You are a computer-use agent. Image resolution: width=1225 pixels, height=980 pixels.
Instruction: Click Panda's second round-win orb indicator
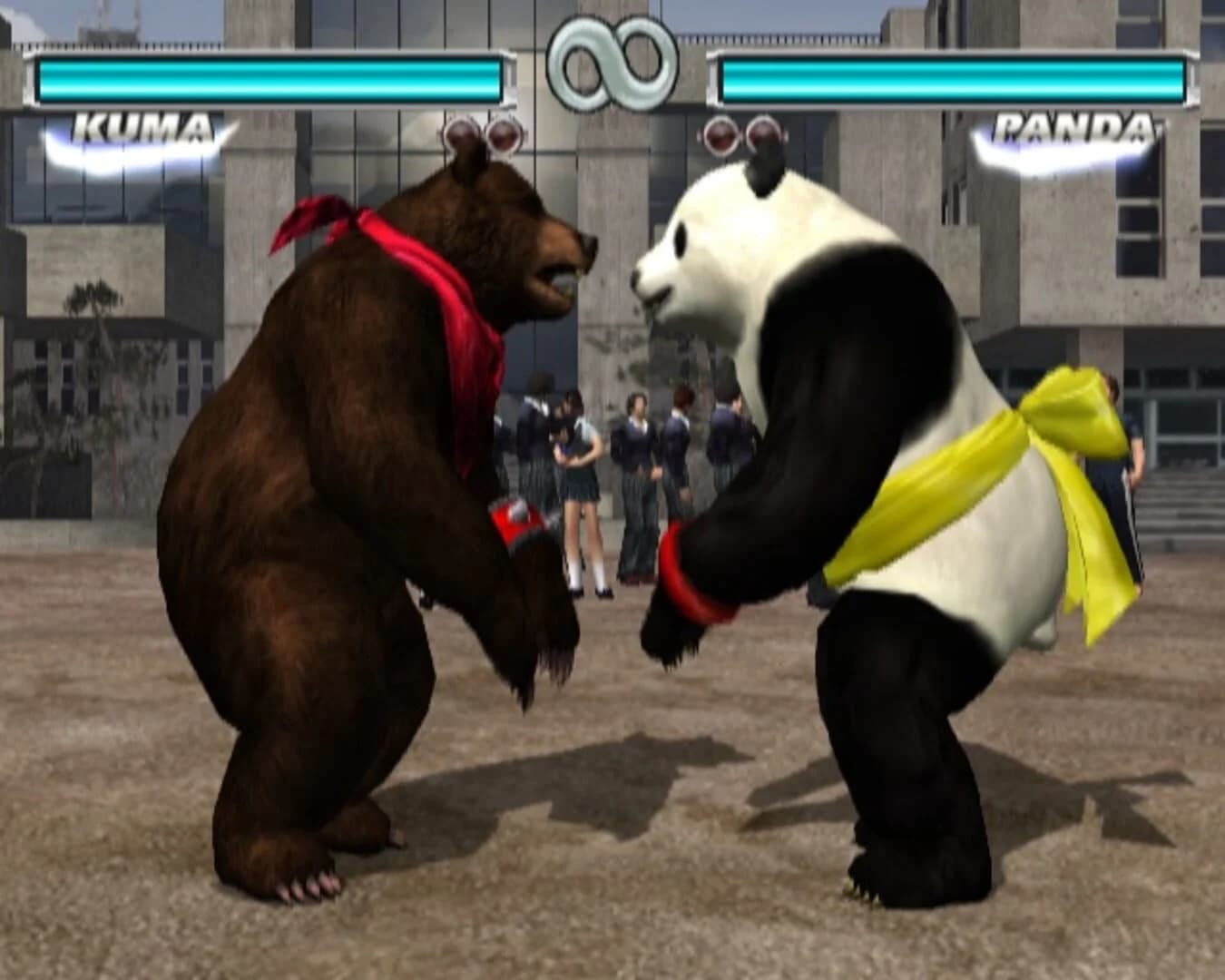[x=765, y=137]
